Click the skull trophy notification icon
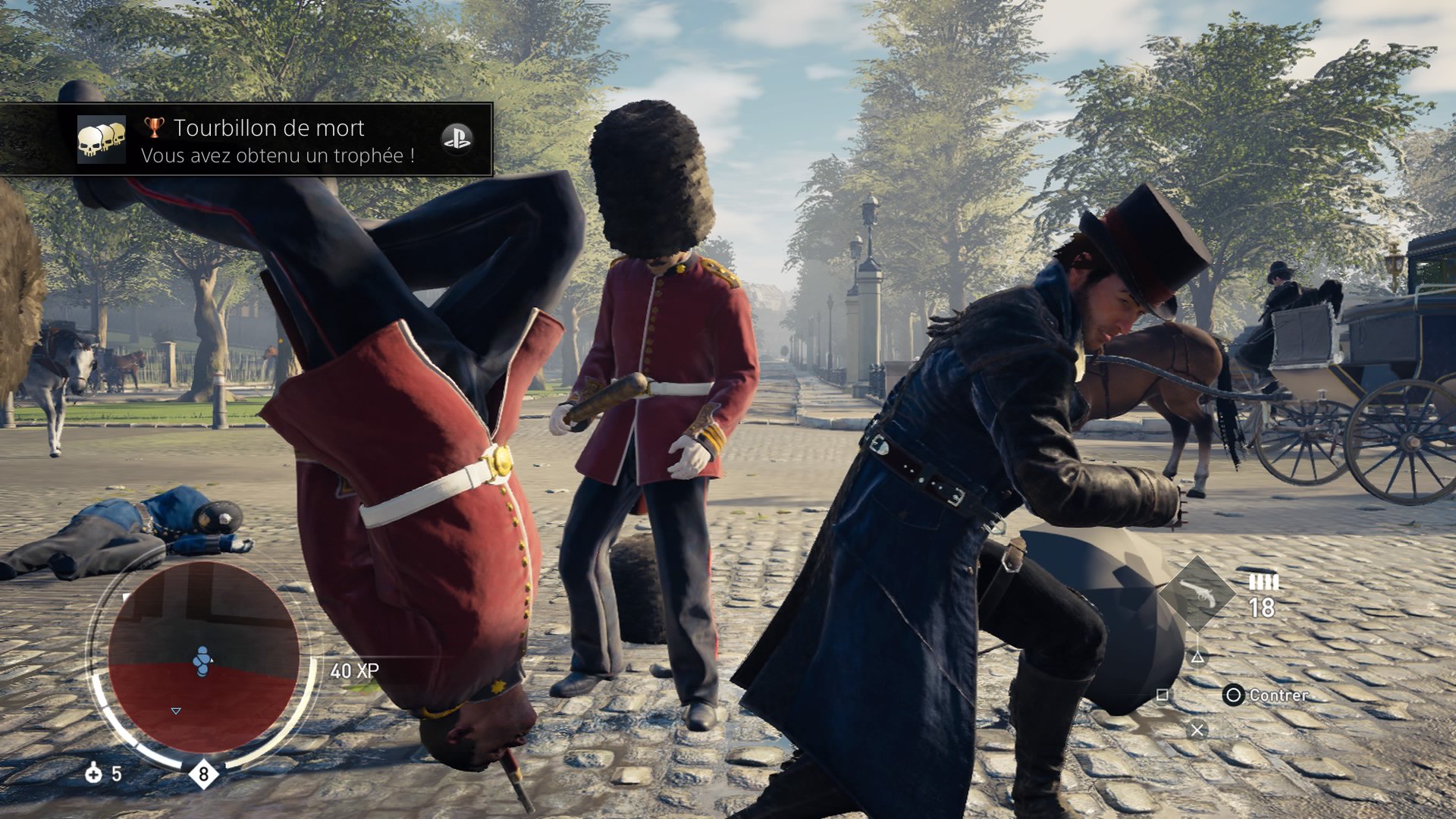1456x819 pixels. [x=103, y=141]
